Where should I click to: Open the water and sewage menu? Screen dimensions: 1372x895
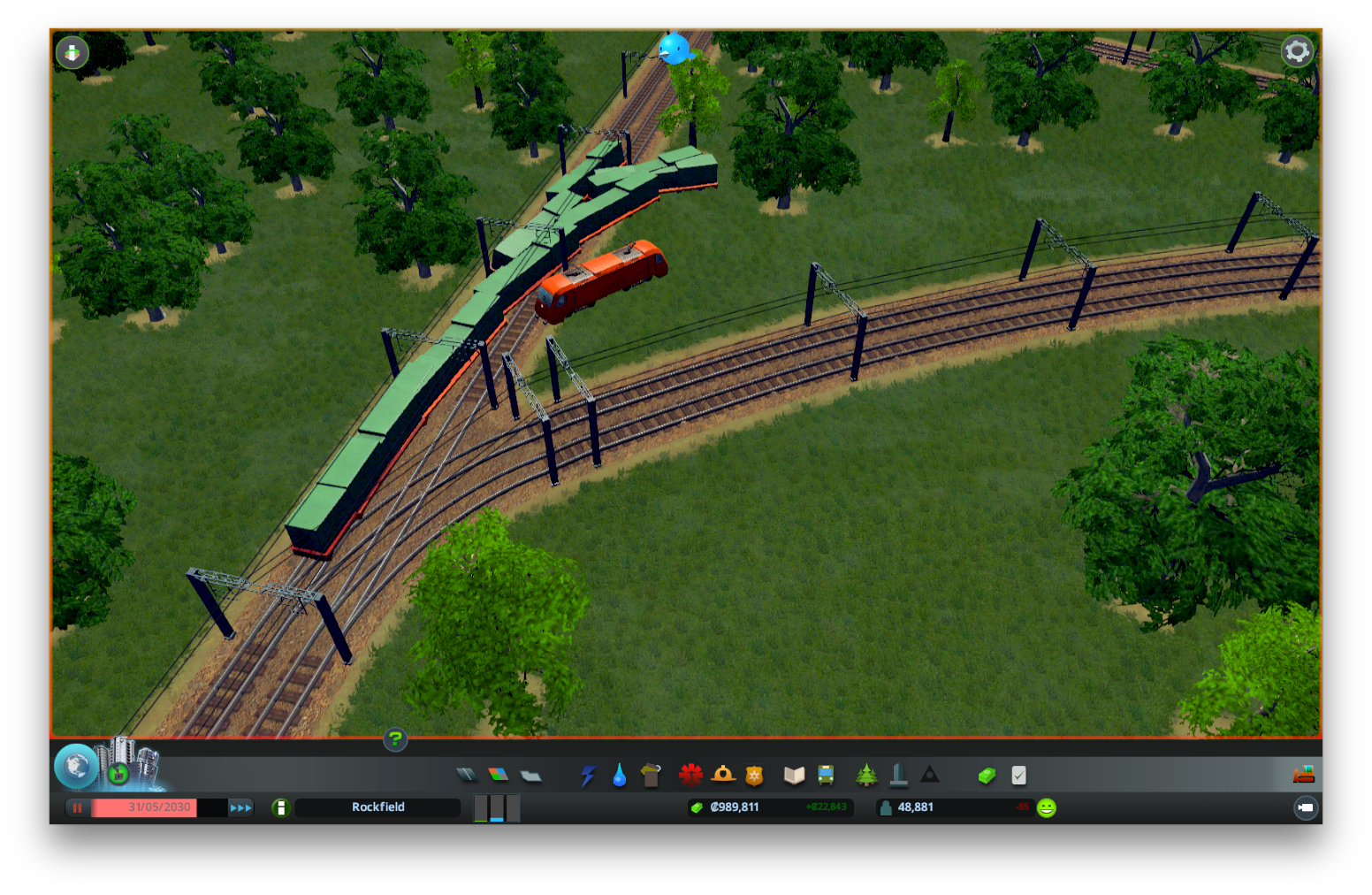[619, 776]
